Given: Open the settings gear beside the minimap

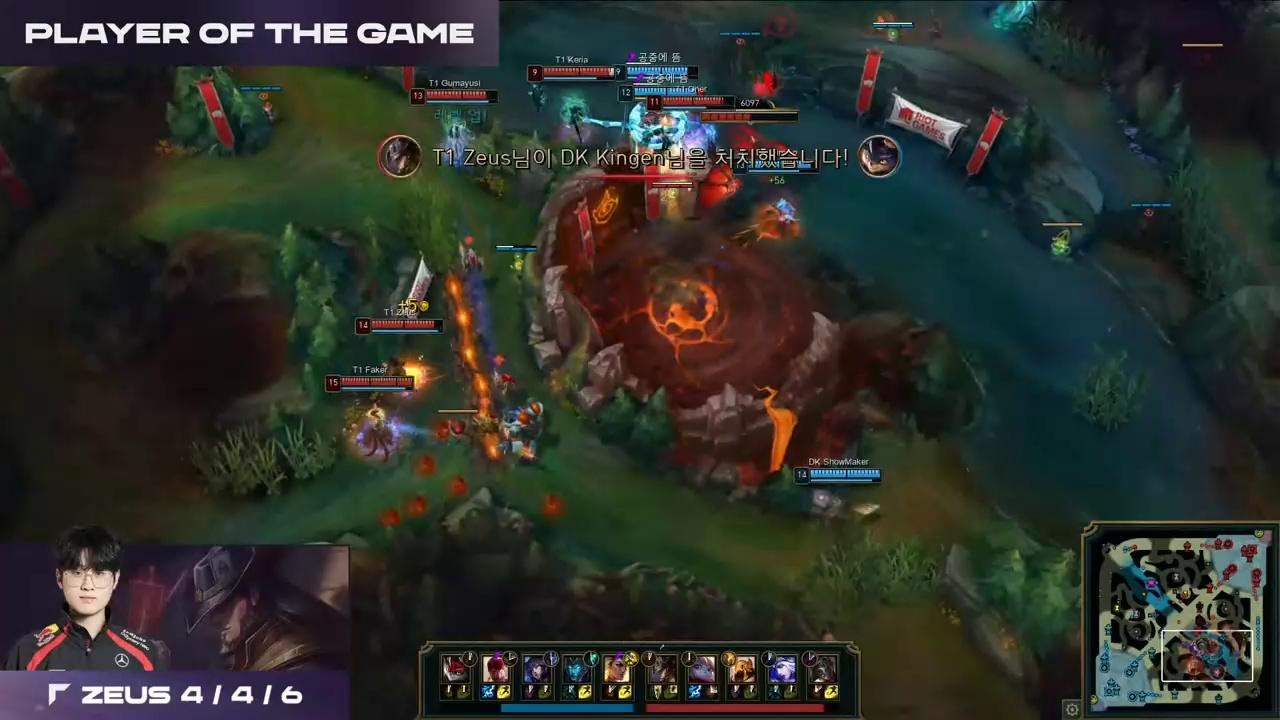Looking at the screenshot, I should point(1072,709).
